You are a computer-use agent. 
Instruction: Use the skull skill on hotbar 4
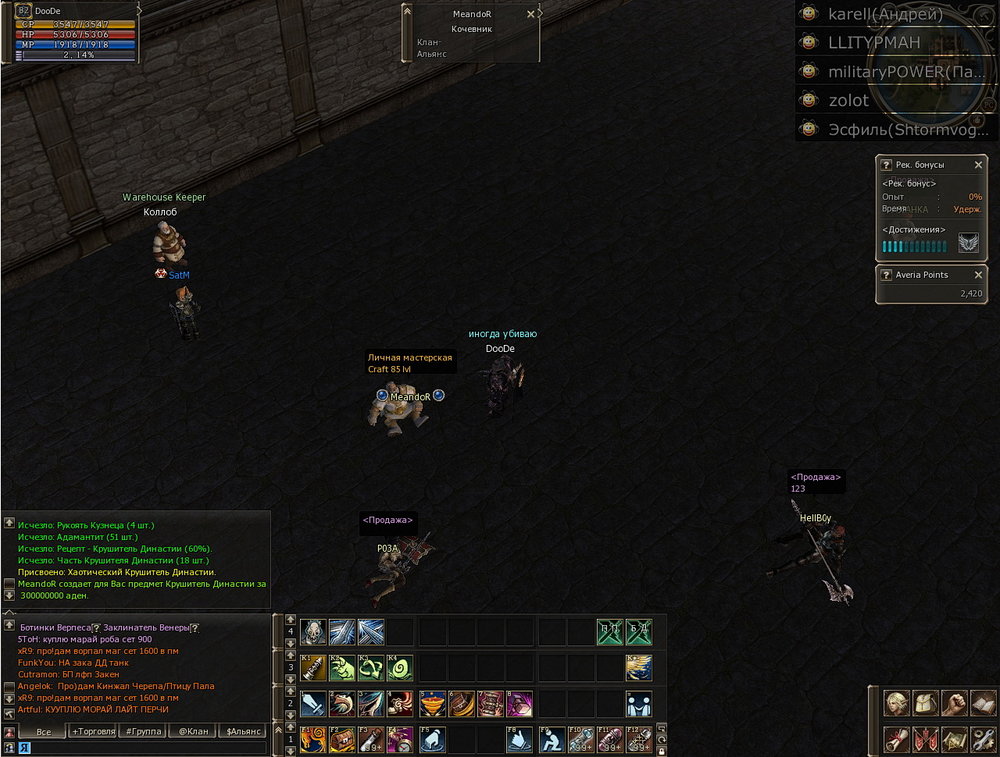(x=313, y=632)
